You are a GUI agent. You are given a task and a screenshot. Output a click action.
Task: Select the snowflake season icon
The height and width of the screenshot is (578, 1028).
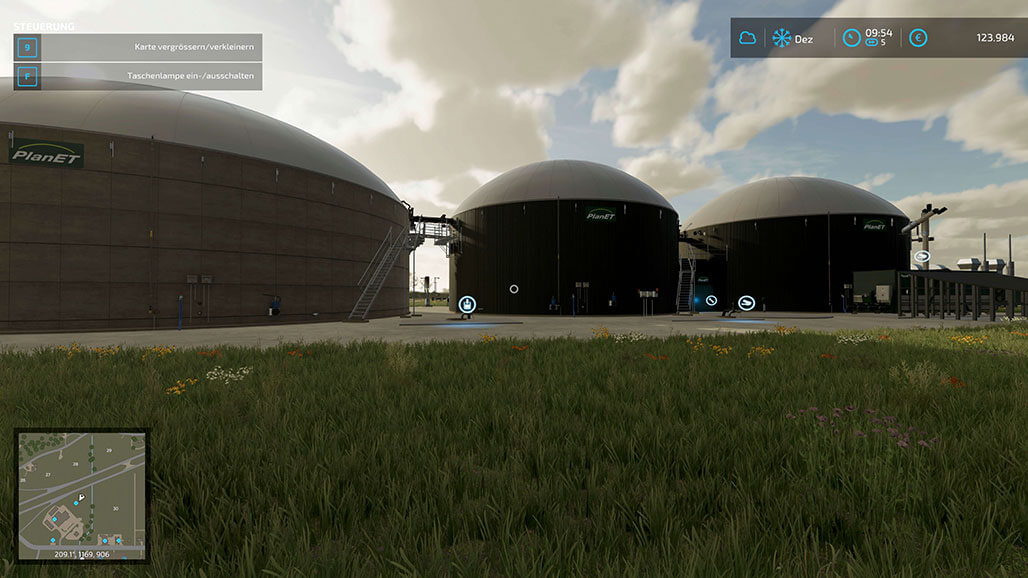(x=781, y=38)
